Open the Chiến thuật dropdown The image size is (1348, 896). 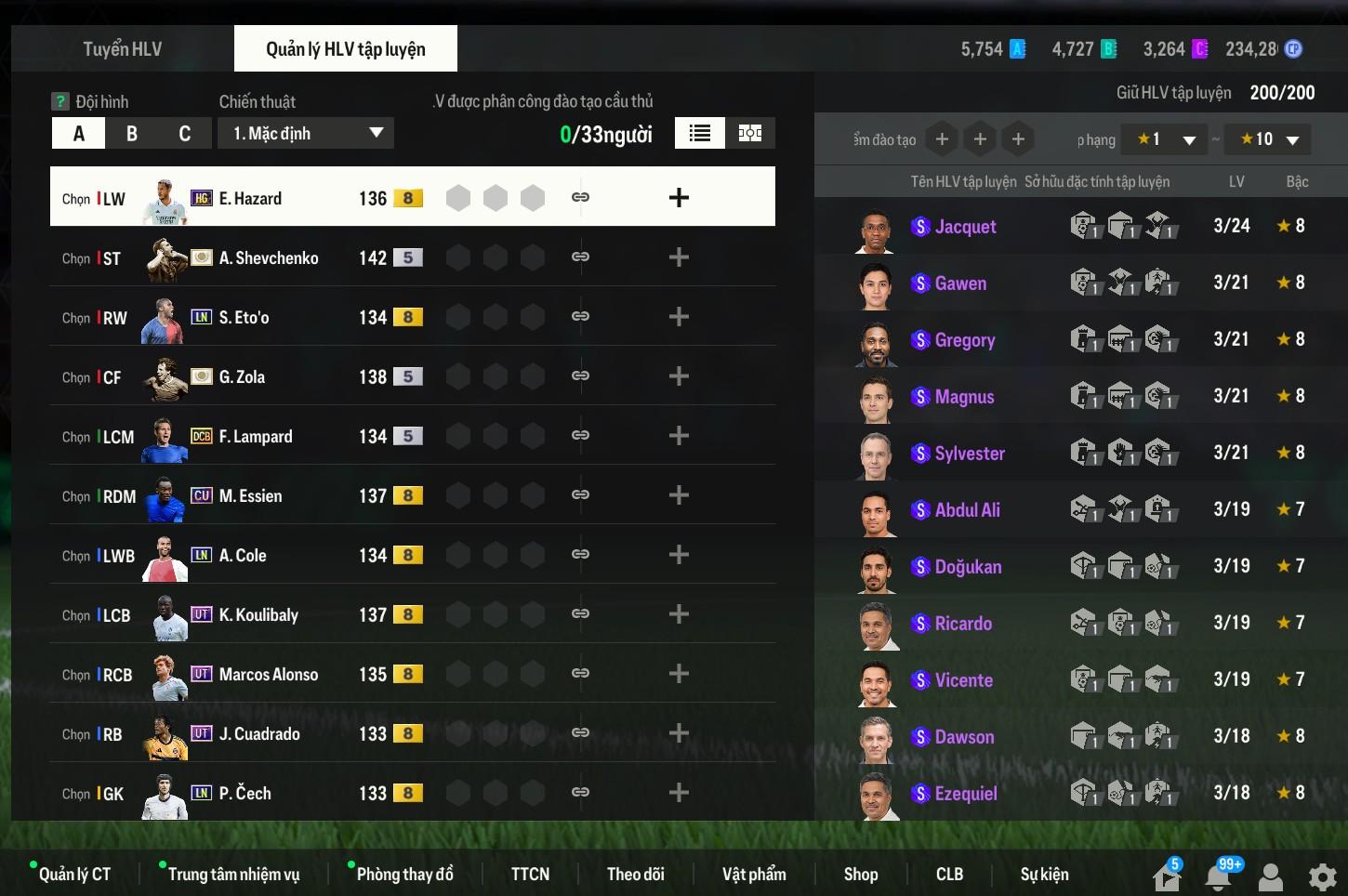click(306, 133)
